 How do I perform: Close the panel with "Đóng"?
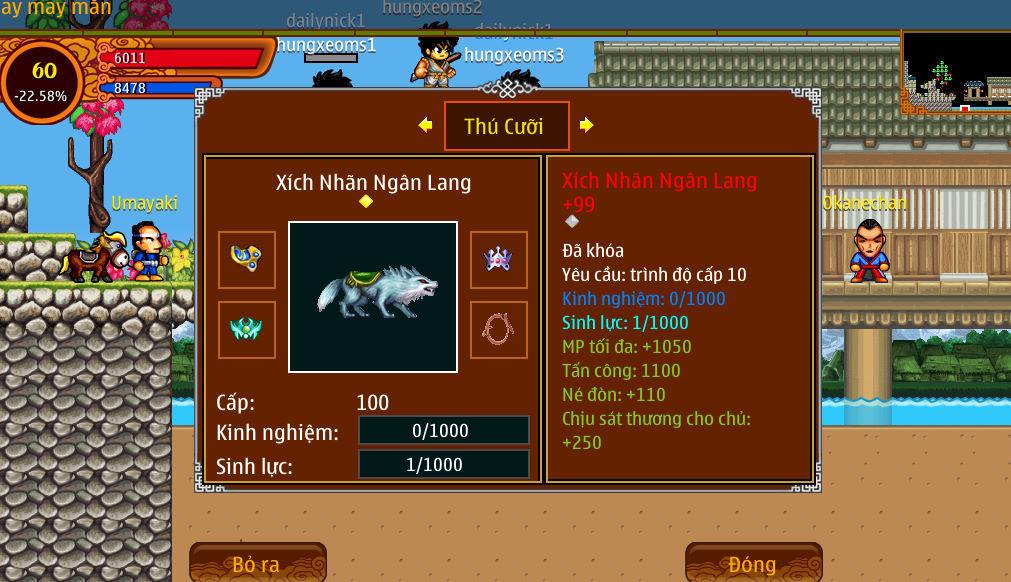pos(753,564)
